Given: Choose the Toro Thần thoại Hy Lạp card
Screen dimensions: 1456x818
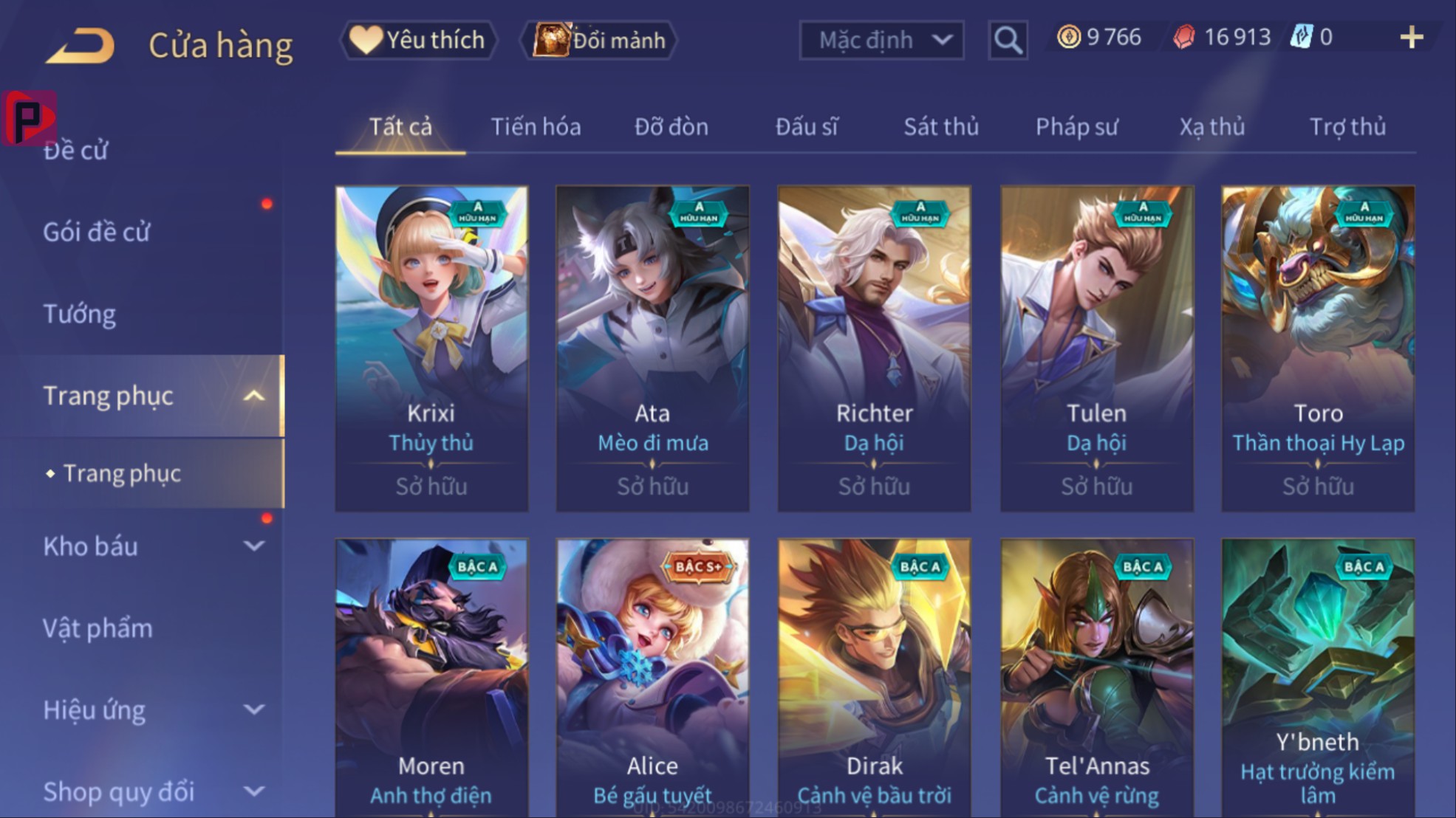Looking at the screenshot, I should (x=1318, y=348).
